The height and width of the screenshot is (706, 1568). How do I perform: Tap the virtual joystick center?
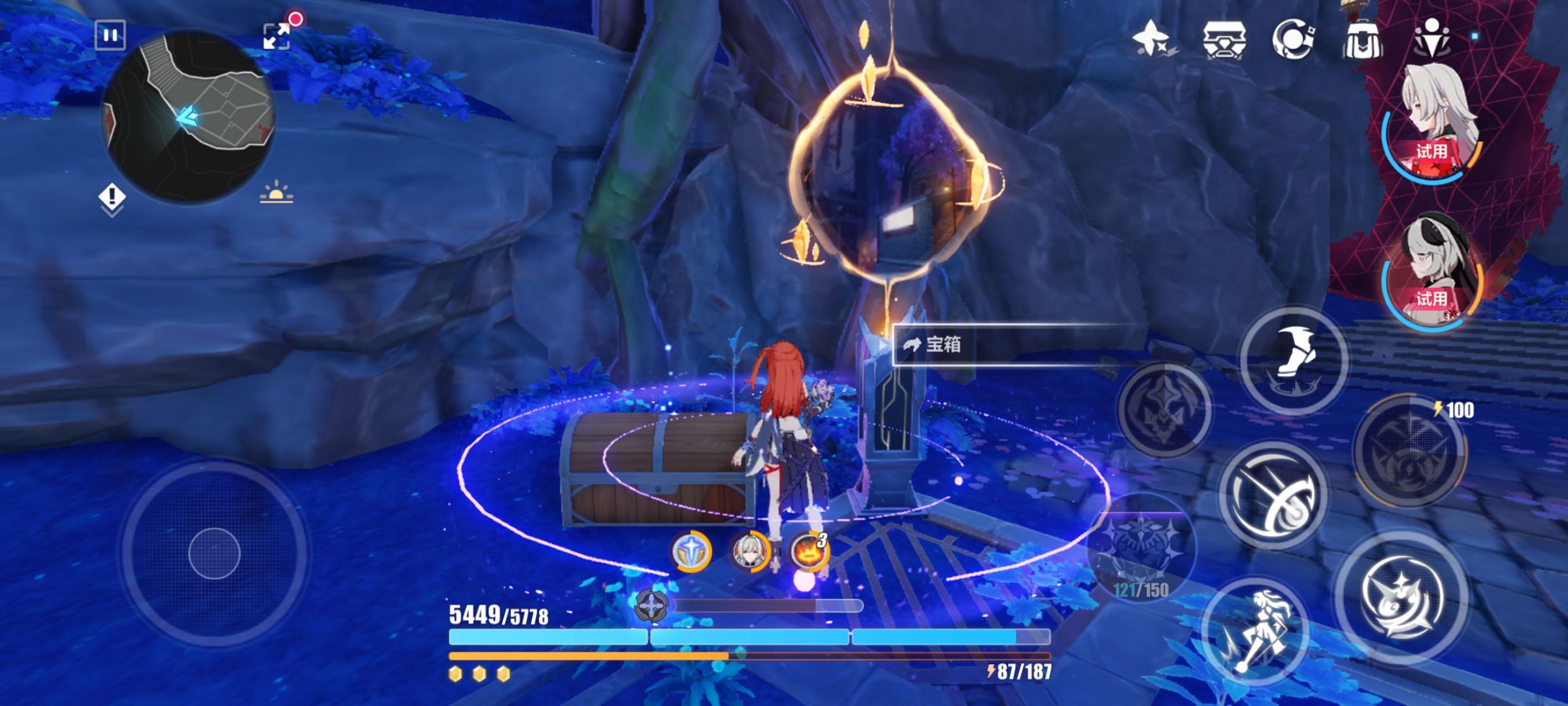click(x=214, y=553)
